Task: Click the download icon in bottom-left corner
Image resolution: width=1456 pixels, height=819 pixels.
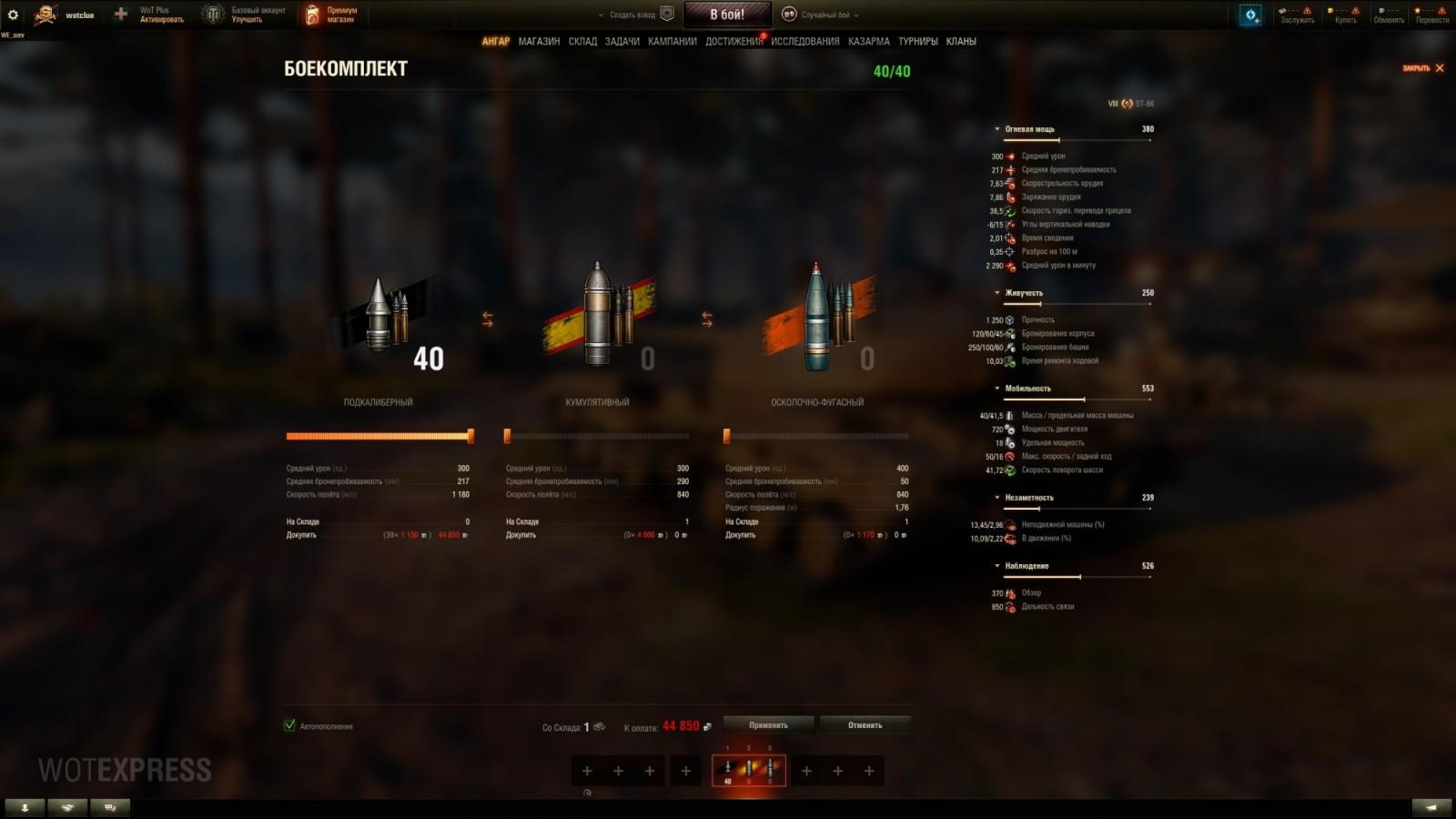Action: pos(23,806)
